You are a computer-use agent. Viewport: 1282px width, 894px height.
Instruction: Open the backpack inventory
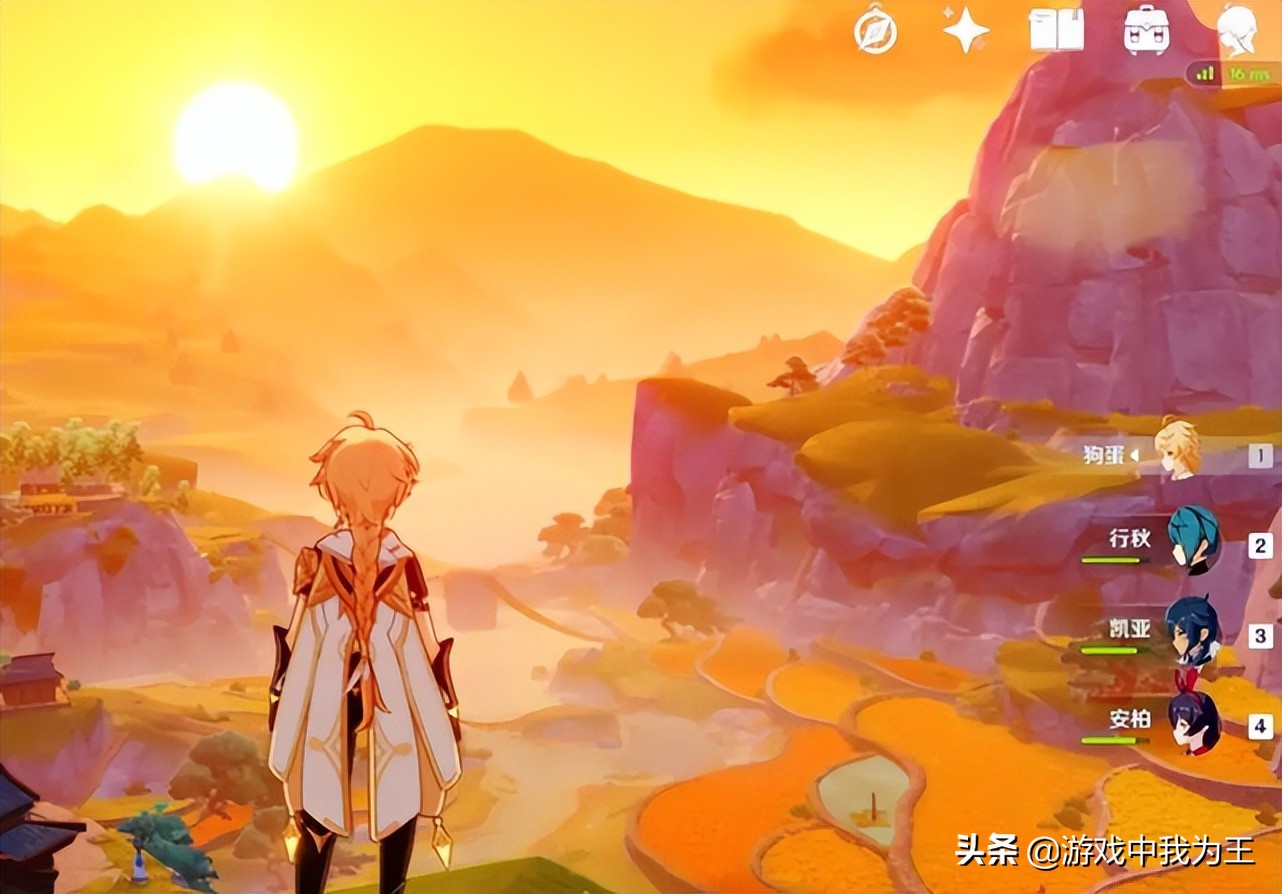click(1146, 31)
